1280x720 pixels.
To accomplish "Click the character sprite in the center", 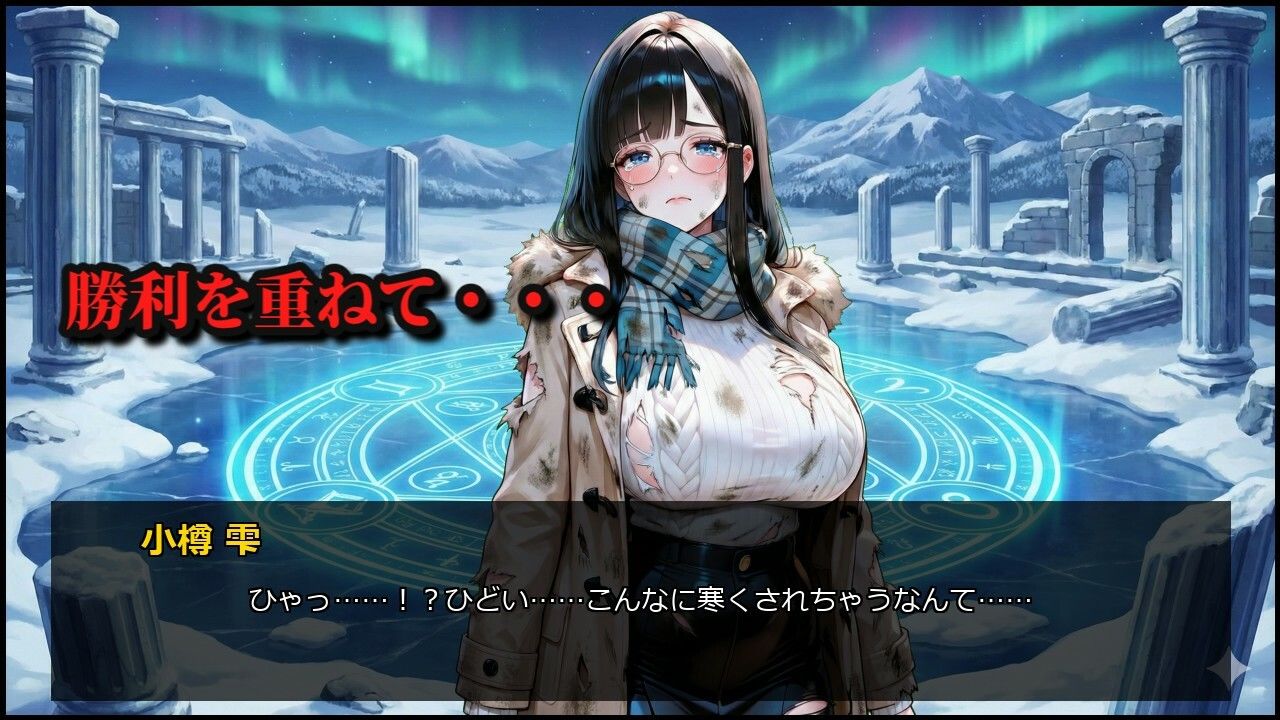I will (690, 350).
